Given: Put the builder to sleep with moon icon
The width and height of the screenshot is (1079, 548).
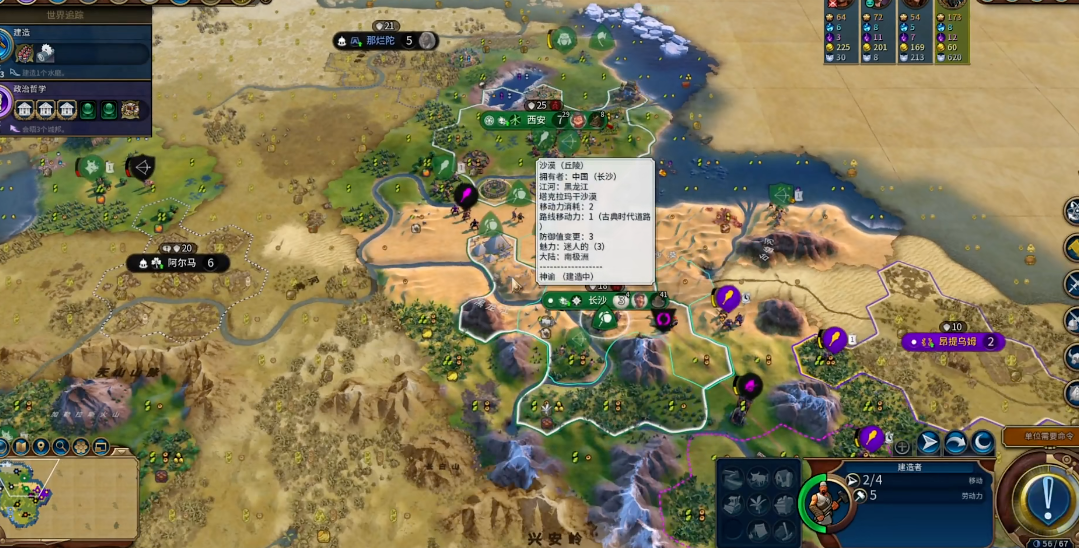Looking at the screenshot, I should (x=983, y=443).
